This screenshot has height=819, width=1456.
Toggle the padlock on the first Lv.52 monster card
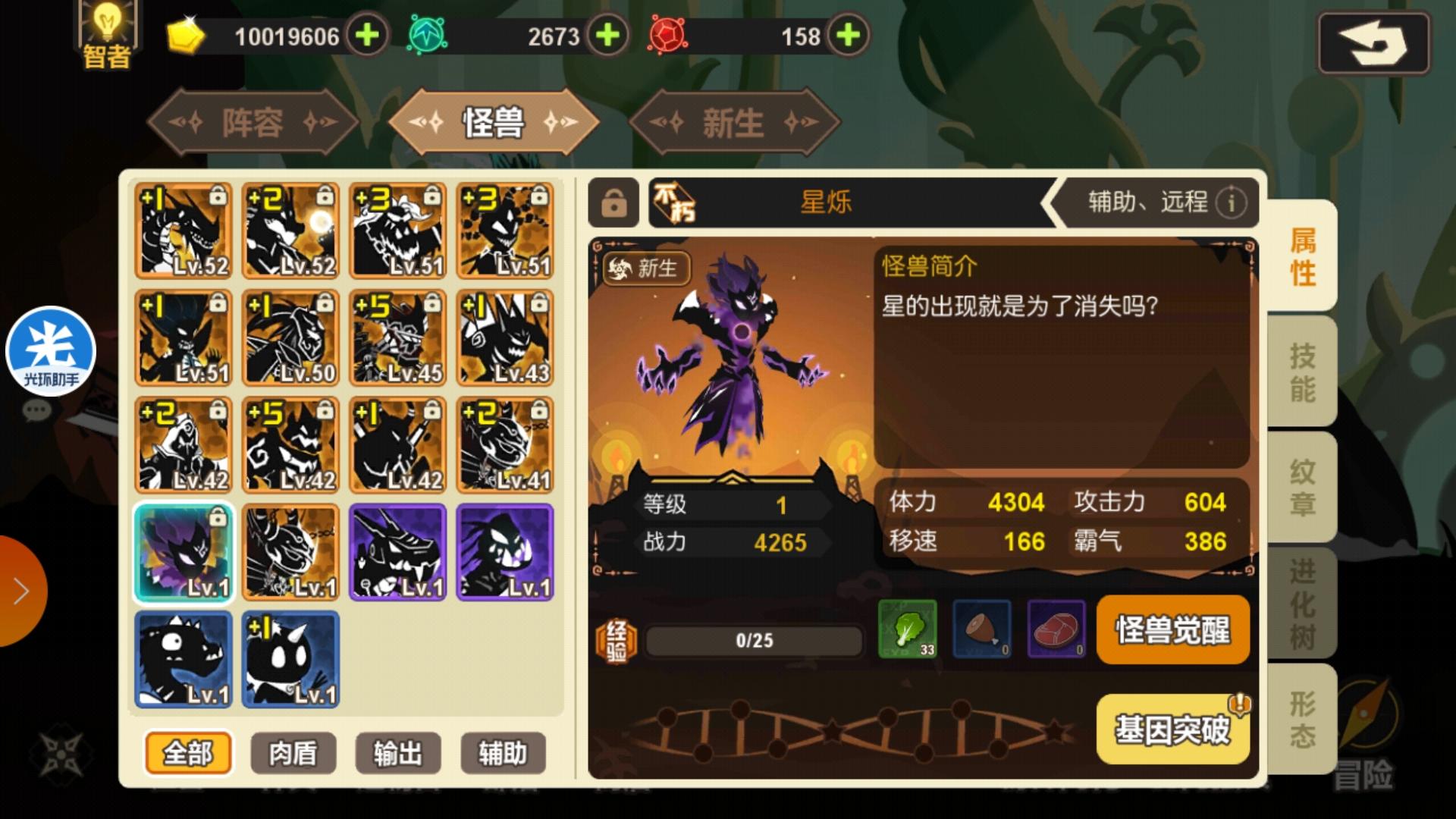click(x=216, y=196)
